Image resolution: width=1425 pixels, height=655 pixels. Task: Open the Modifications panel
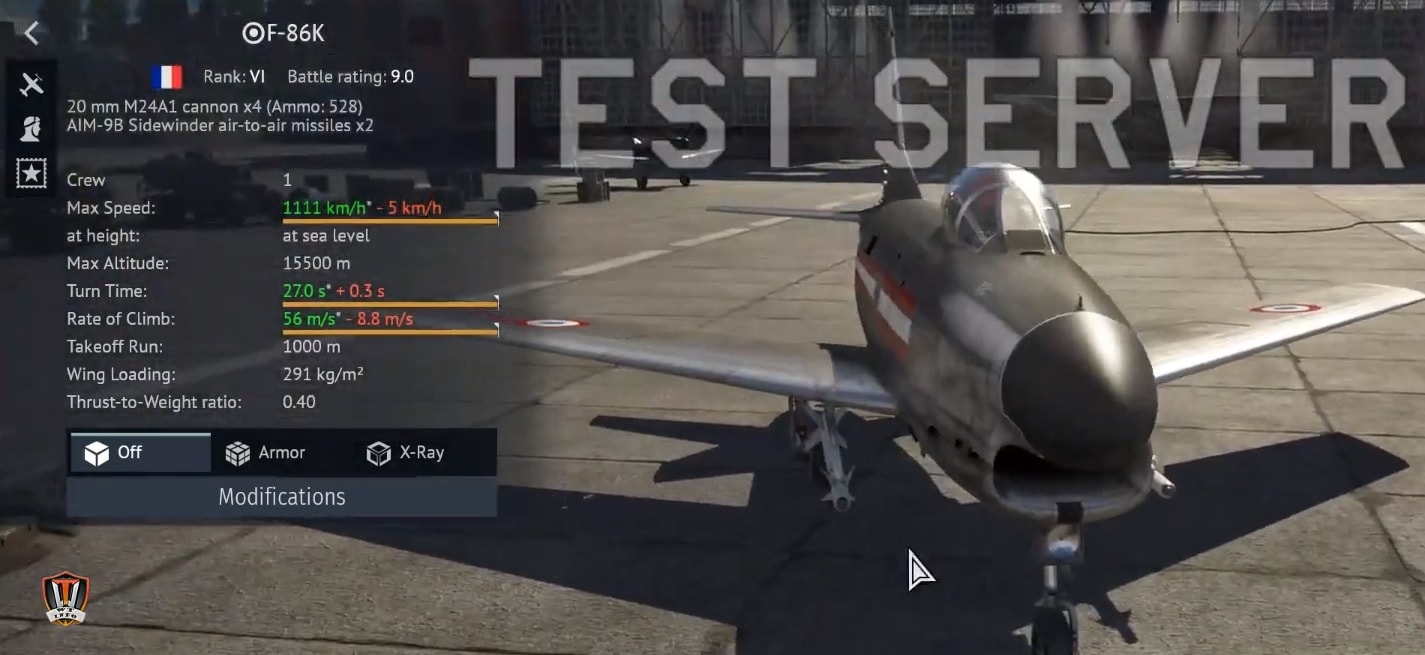(x=281, y=497)
